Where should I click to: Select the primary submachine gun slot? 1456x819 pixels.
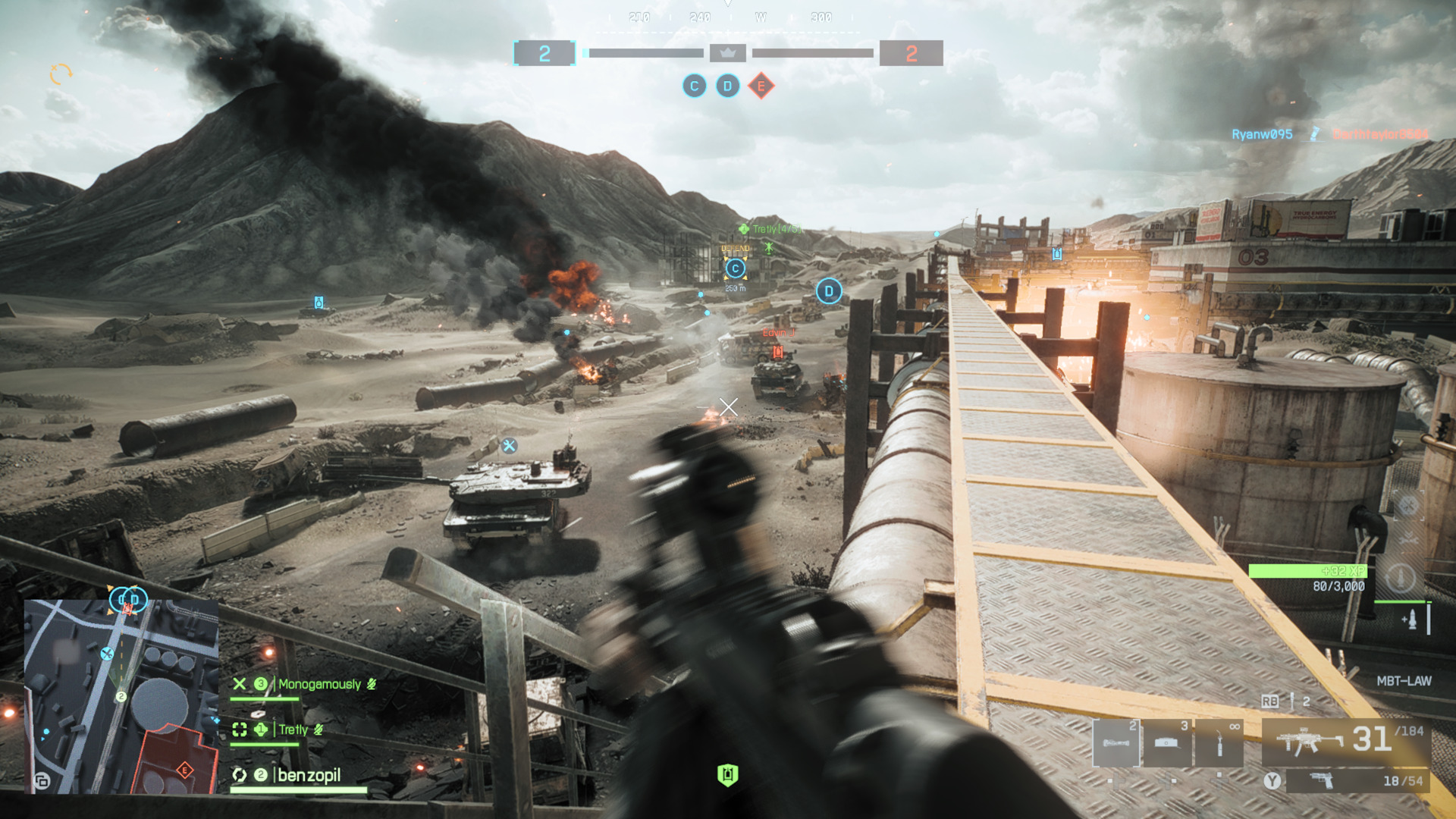point(1346,741)
